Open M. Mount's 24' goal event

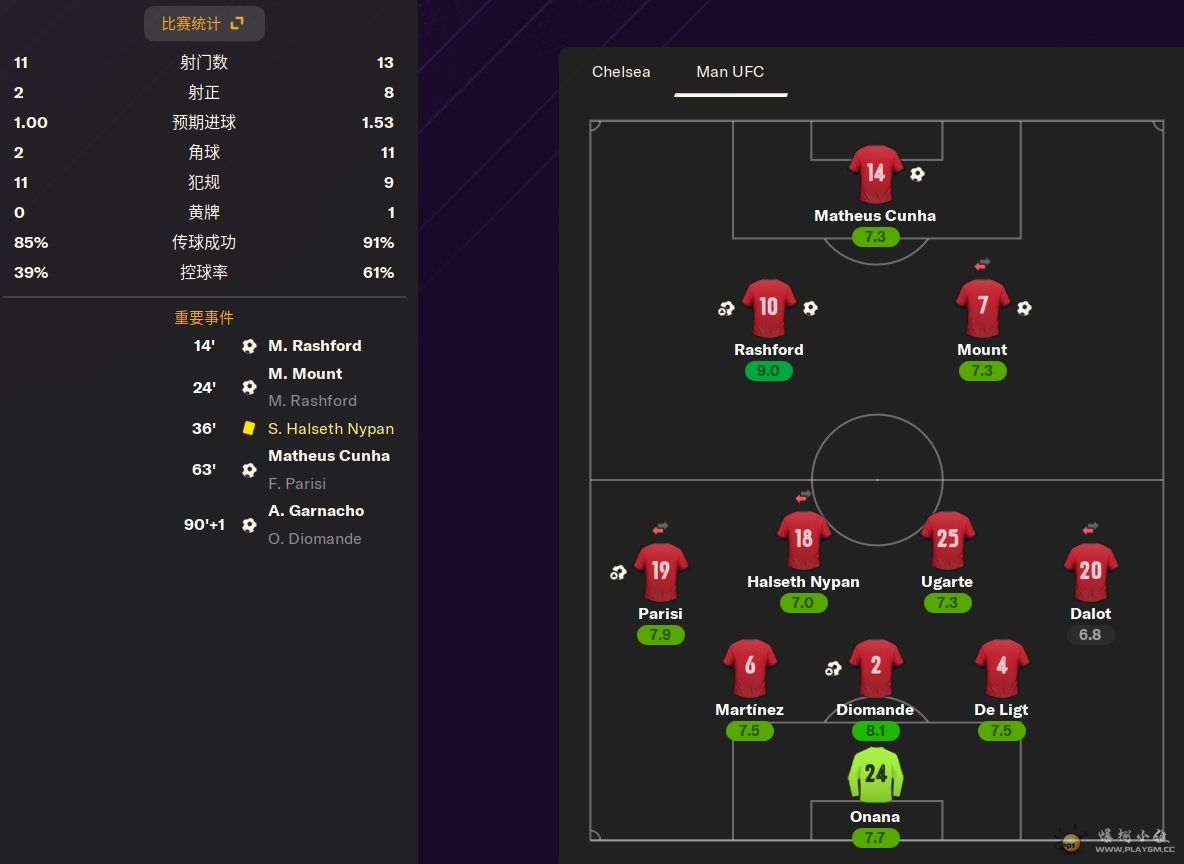click(305, 374)
